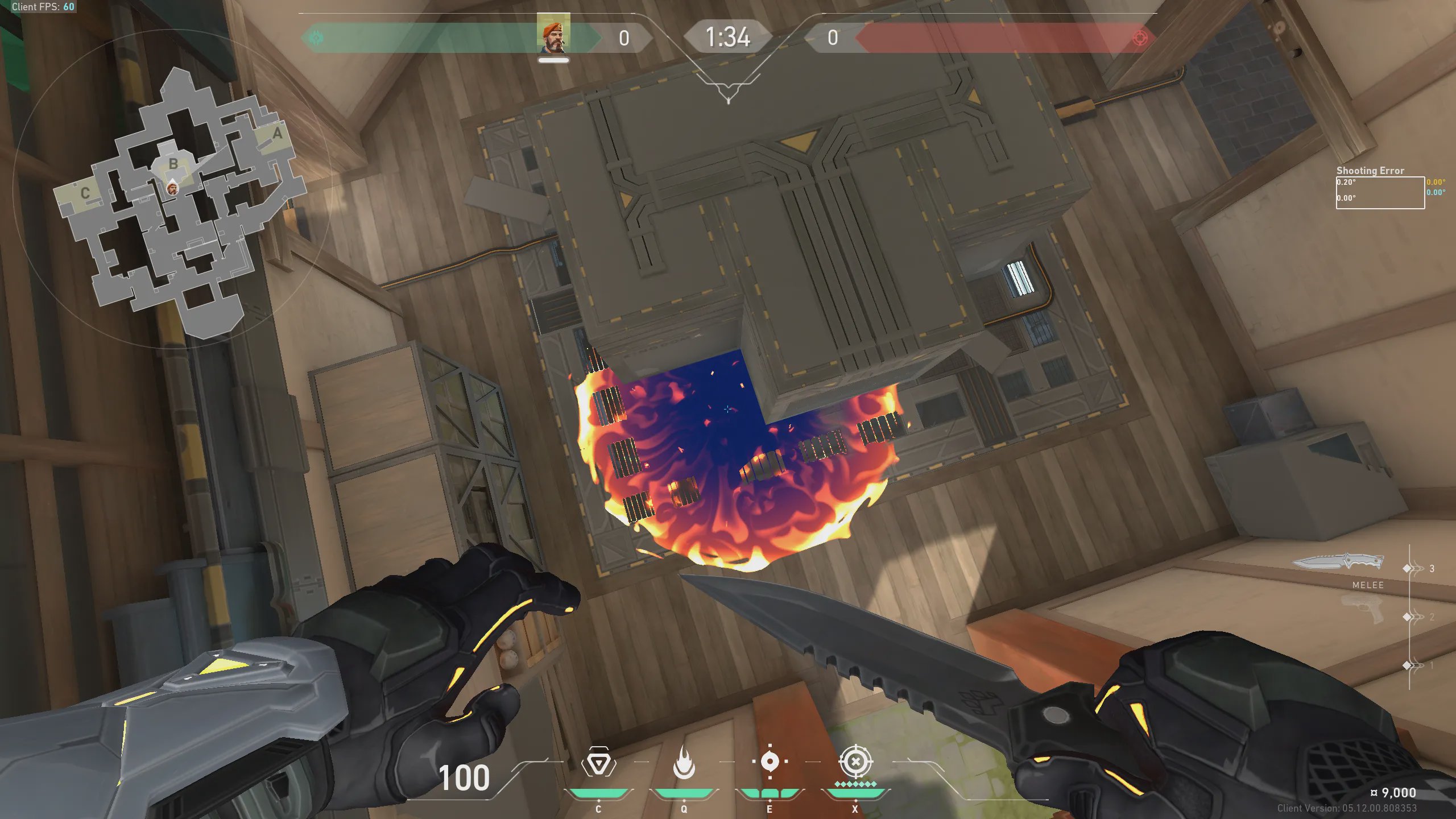Click the minimap in the corner
Viewport: 1456px width, 819px height.
(x=176, y=199)
